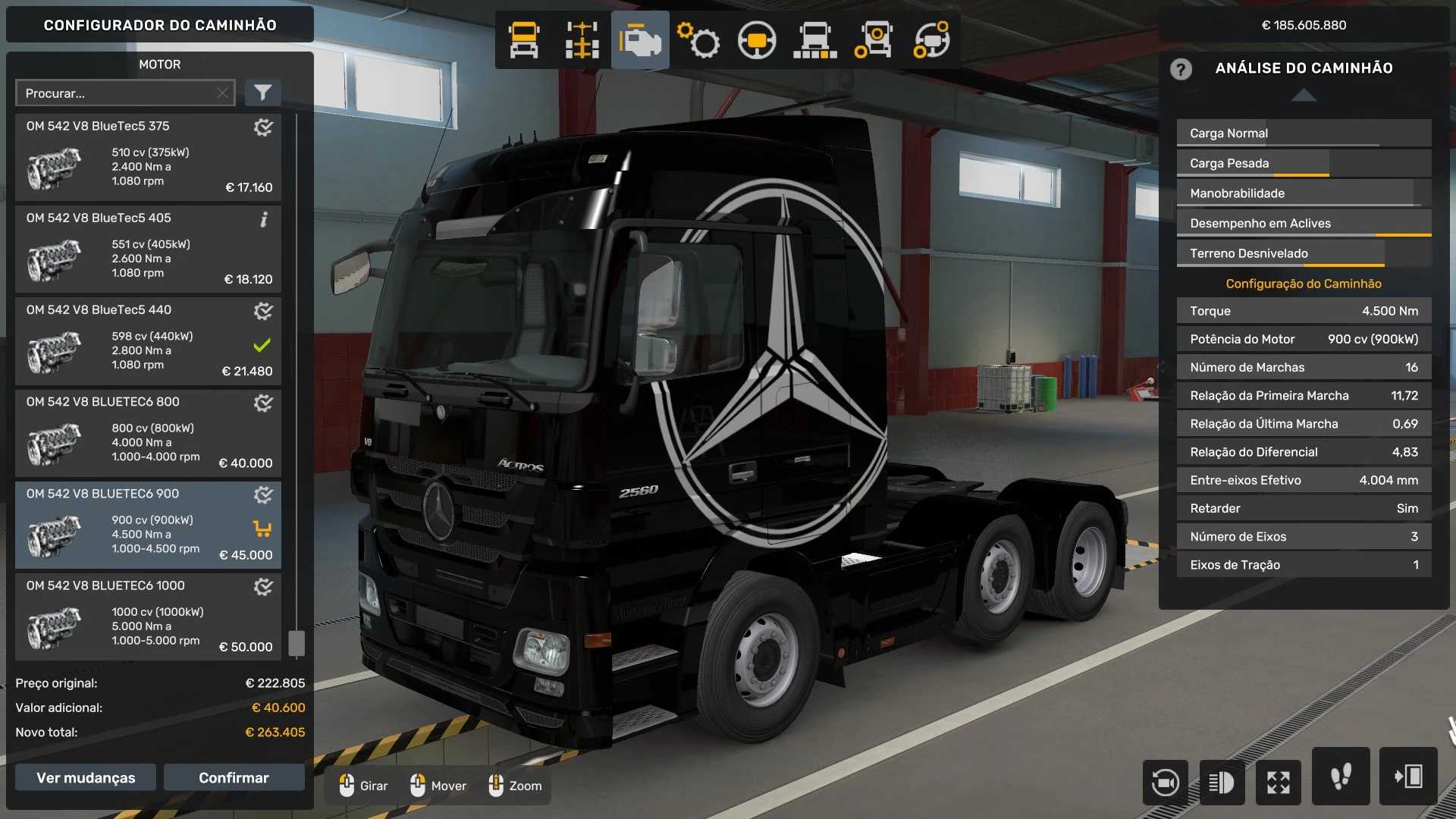Image resolution: width=1456 pixels, height=819 pixels.
Task: Open the engine list filter
Action: click(x=262, y=93)
